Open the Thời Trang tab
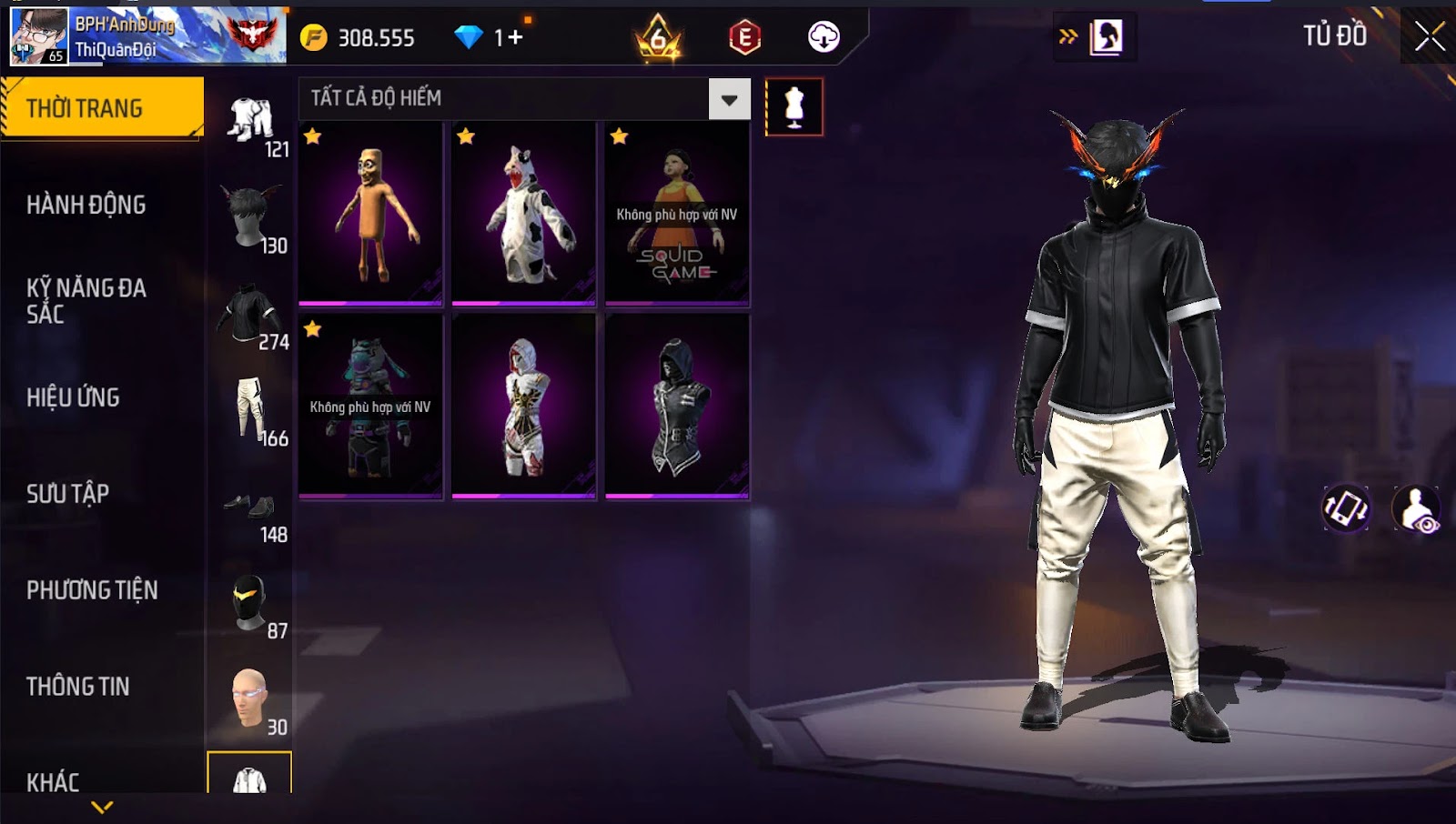 (102, 108)
